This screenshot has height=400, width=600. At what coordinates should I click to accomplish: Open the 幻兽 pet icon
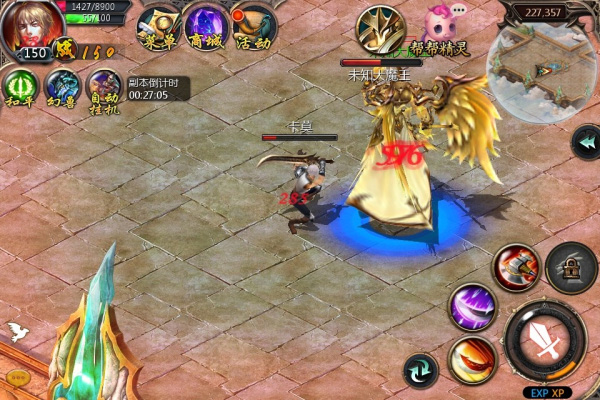[x=62, y=86]
